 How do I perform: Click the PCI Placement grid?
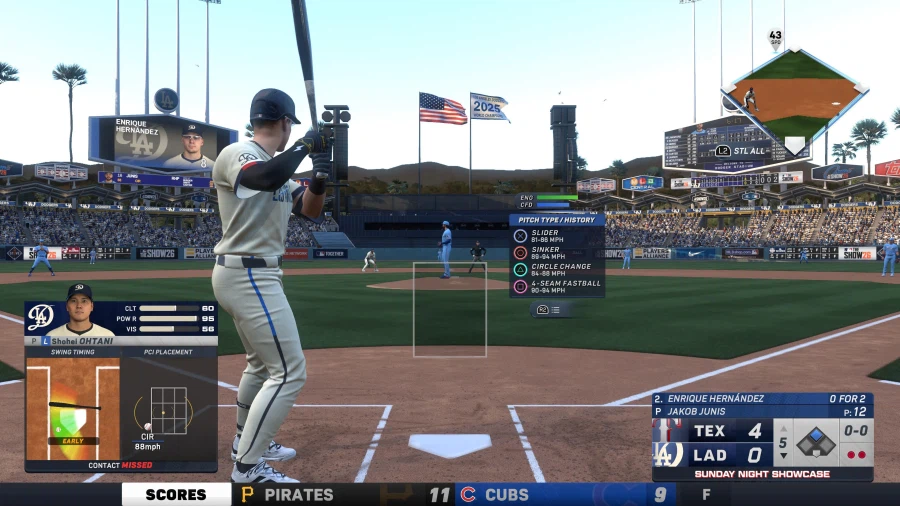[168, 408]
